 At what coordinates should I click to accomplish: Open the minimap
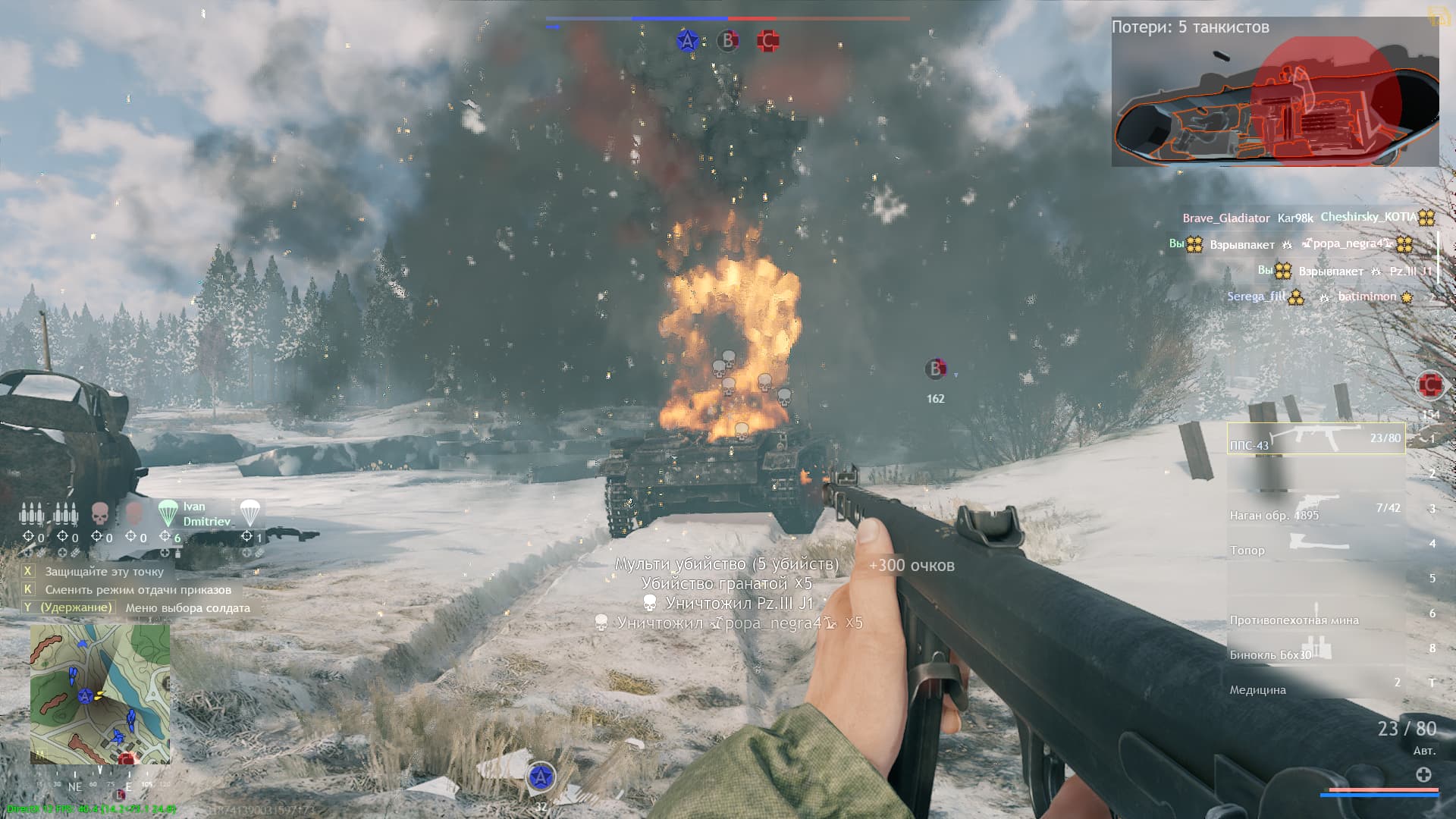pyautogui.click(x=100, y=694)
